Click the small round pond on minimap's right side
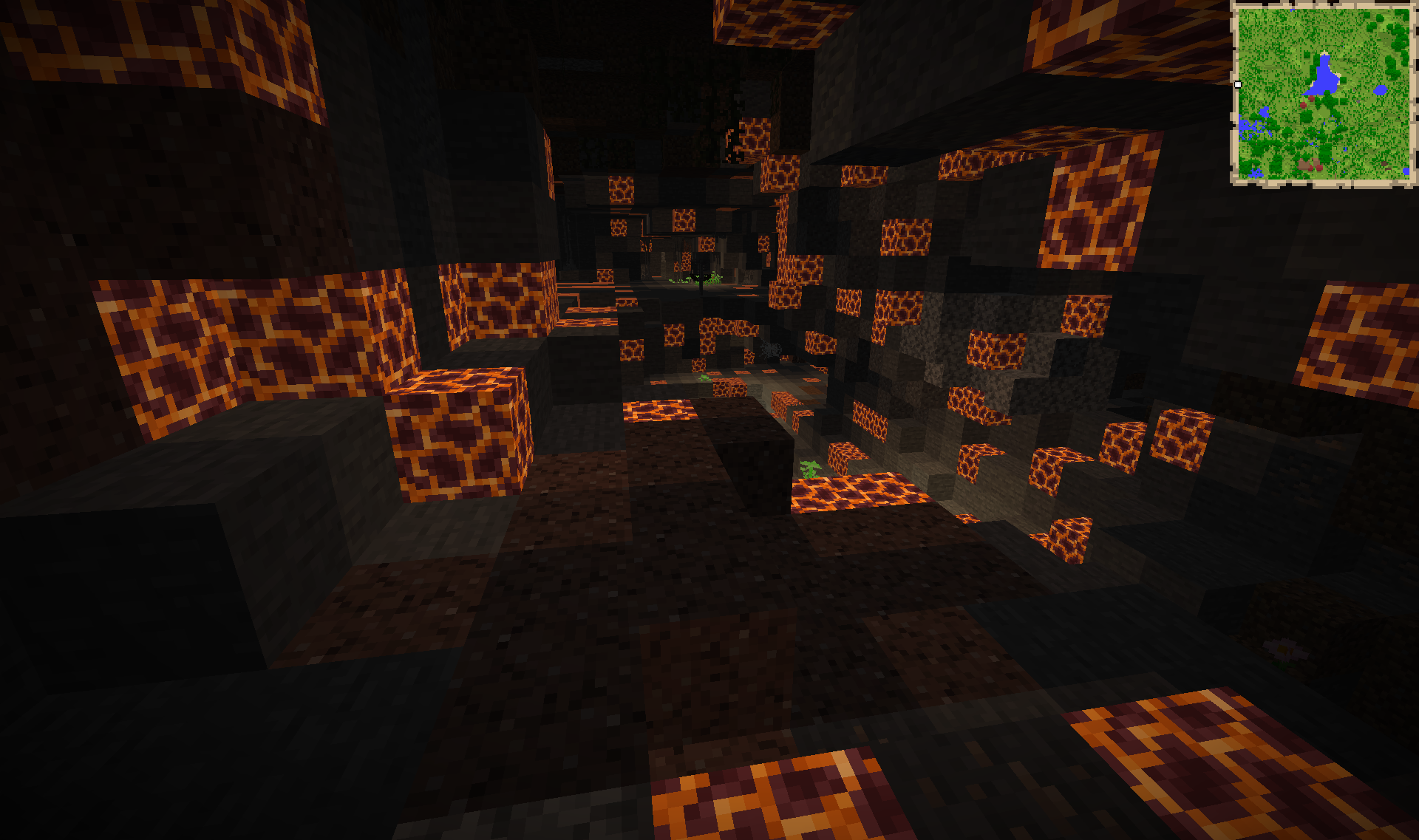Viewport: 1419px width, 840px height. click(x=1381, y=89)
